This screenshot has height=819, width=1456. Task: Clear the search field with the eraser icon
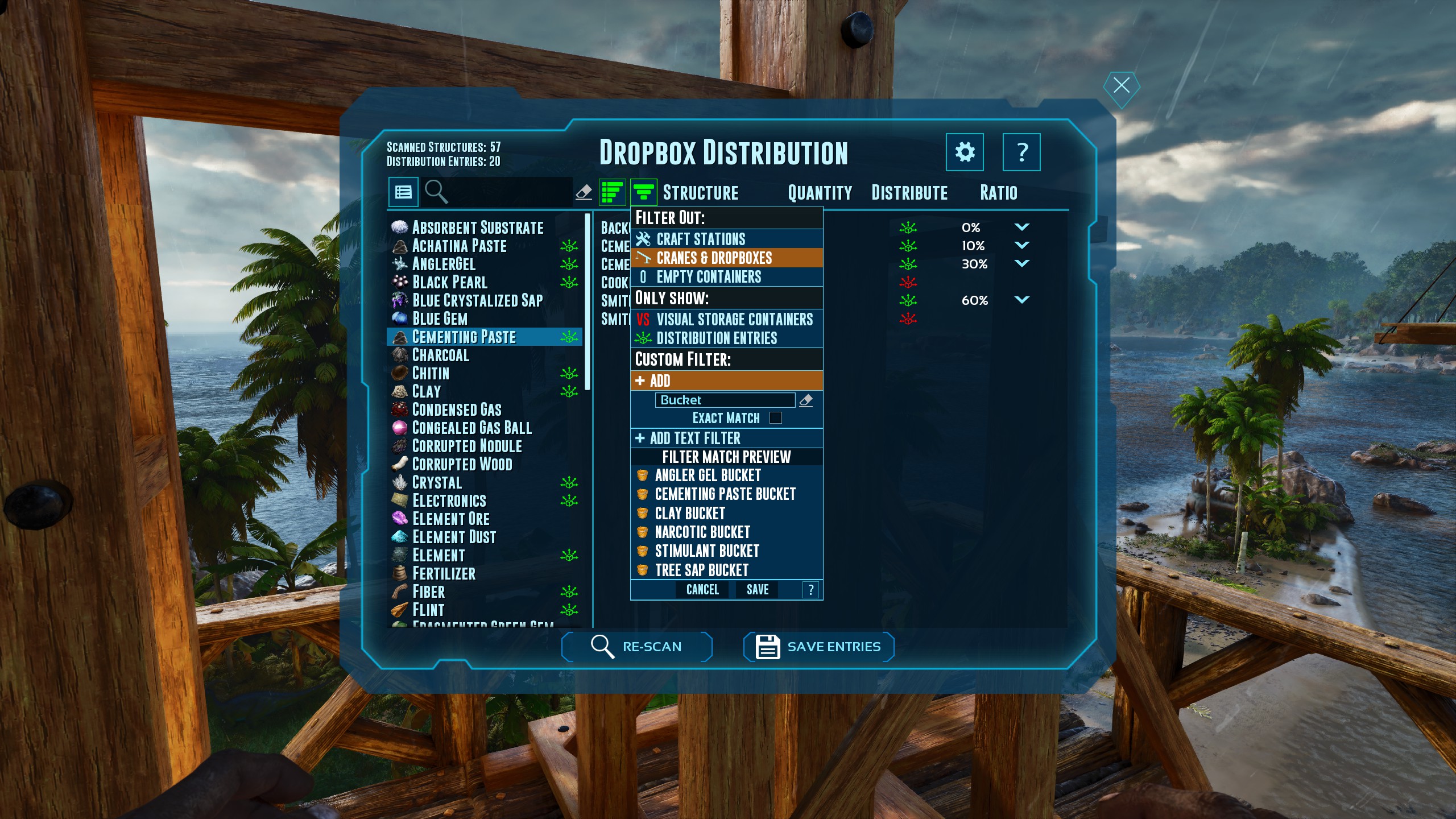[585, 192]
